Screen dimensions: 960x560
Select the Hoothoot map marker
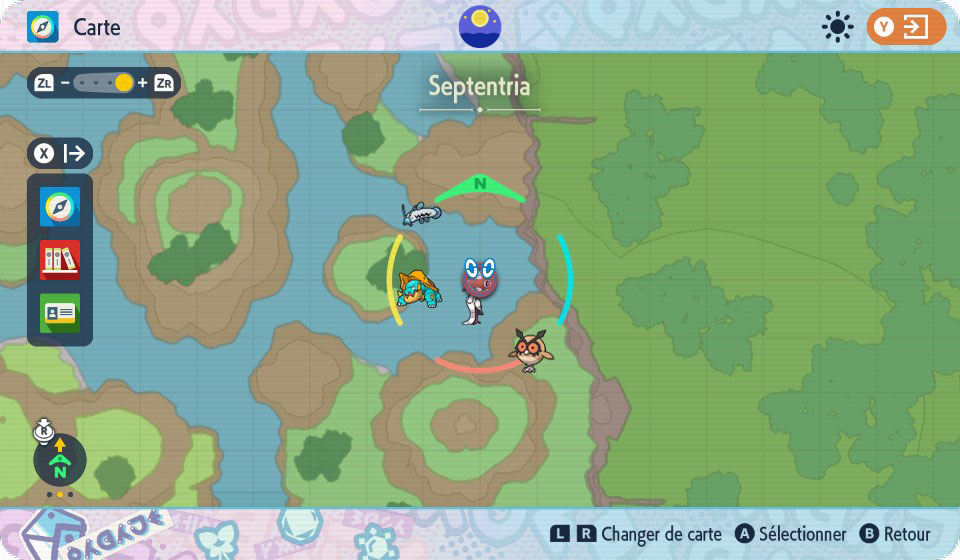point(530,349)
